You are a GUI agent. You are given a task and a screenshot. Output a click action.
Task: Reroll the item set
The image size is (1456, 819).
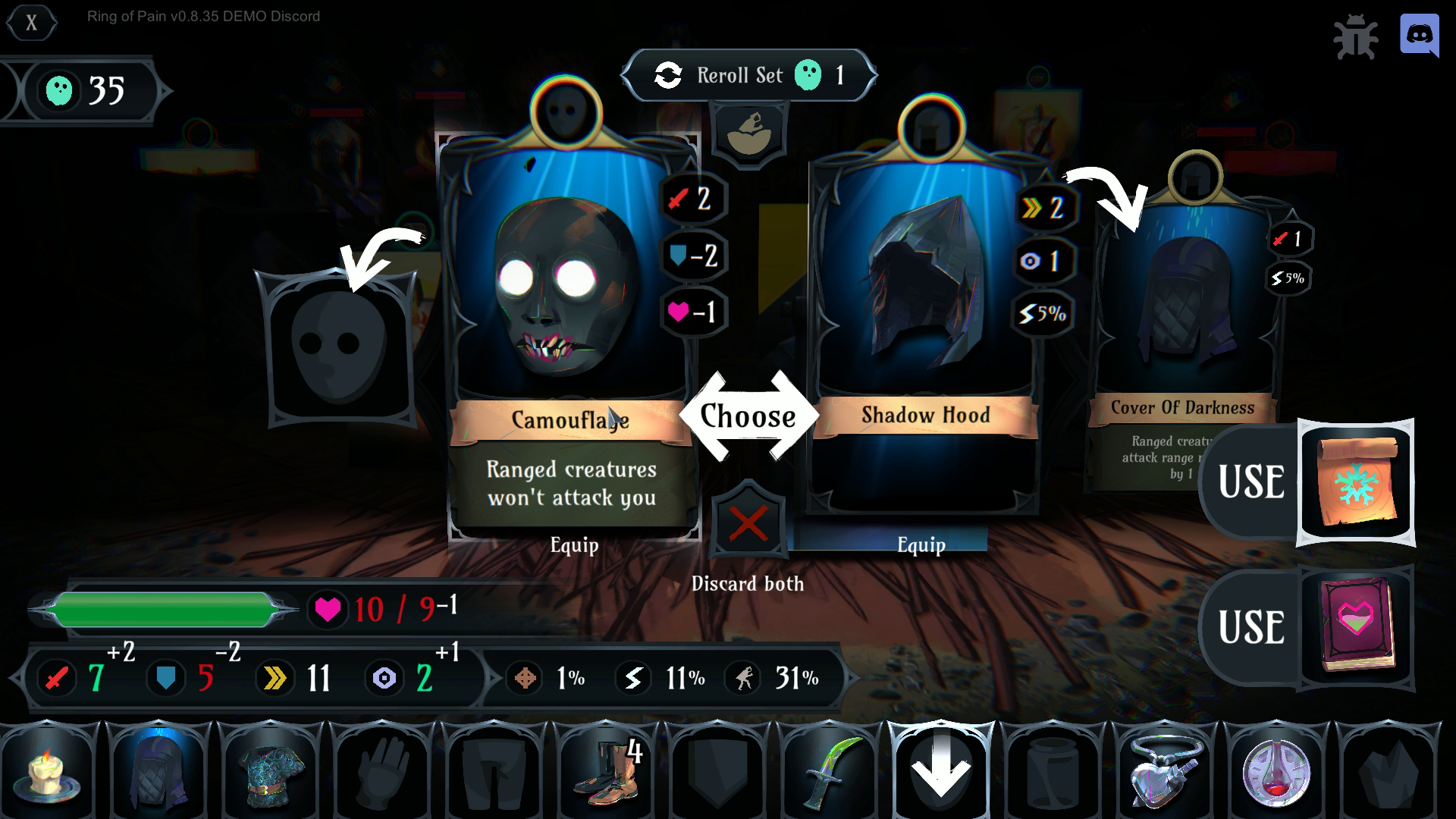(748, 75)
